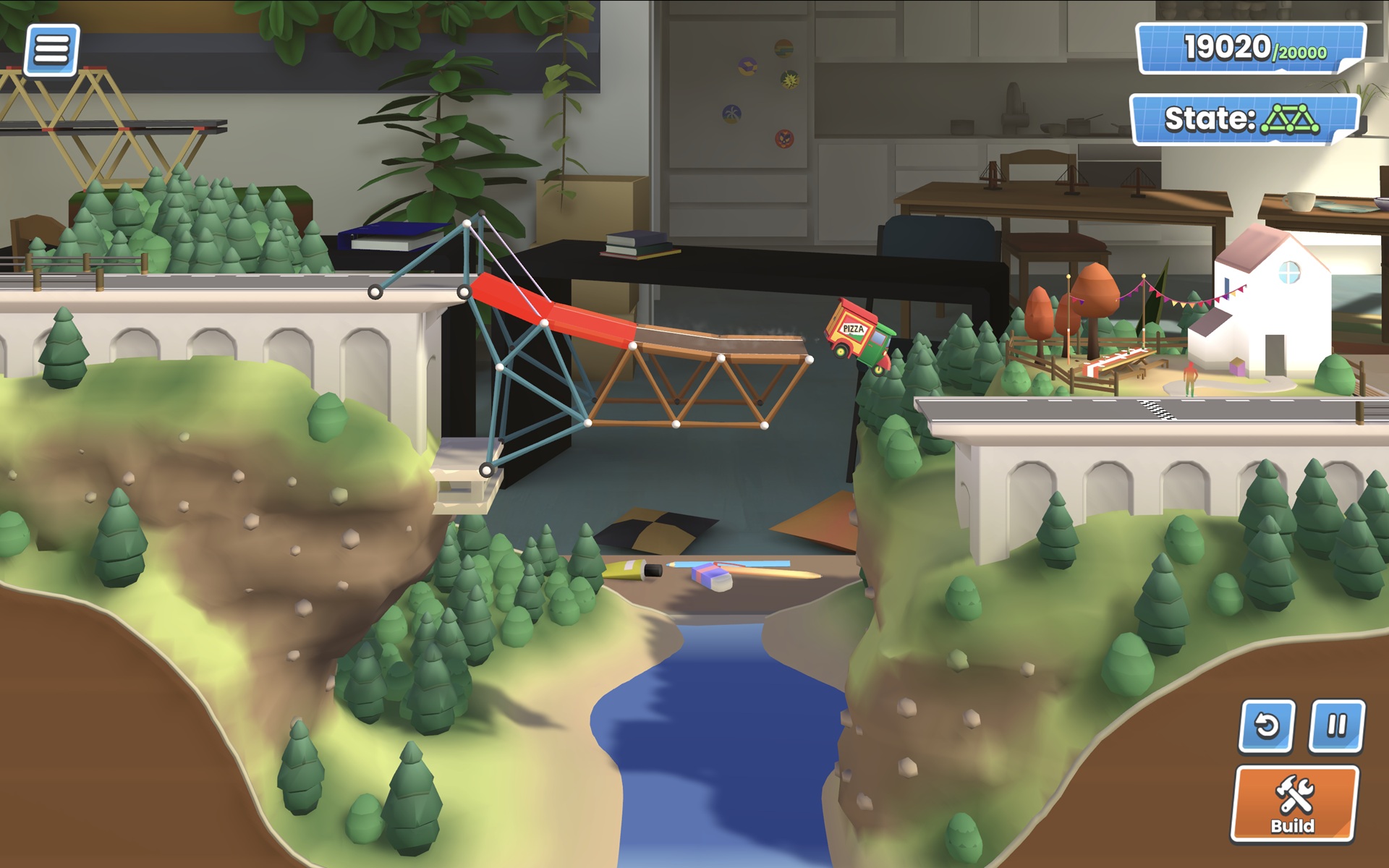Select the eraser on the ground
This screenshot has width=1389, height=868.
[x=712, y=576]
